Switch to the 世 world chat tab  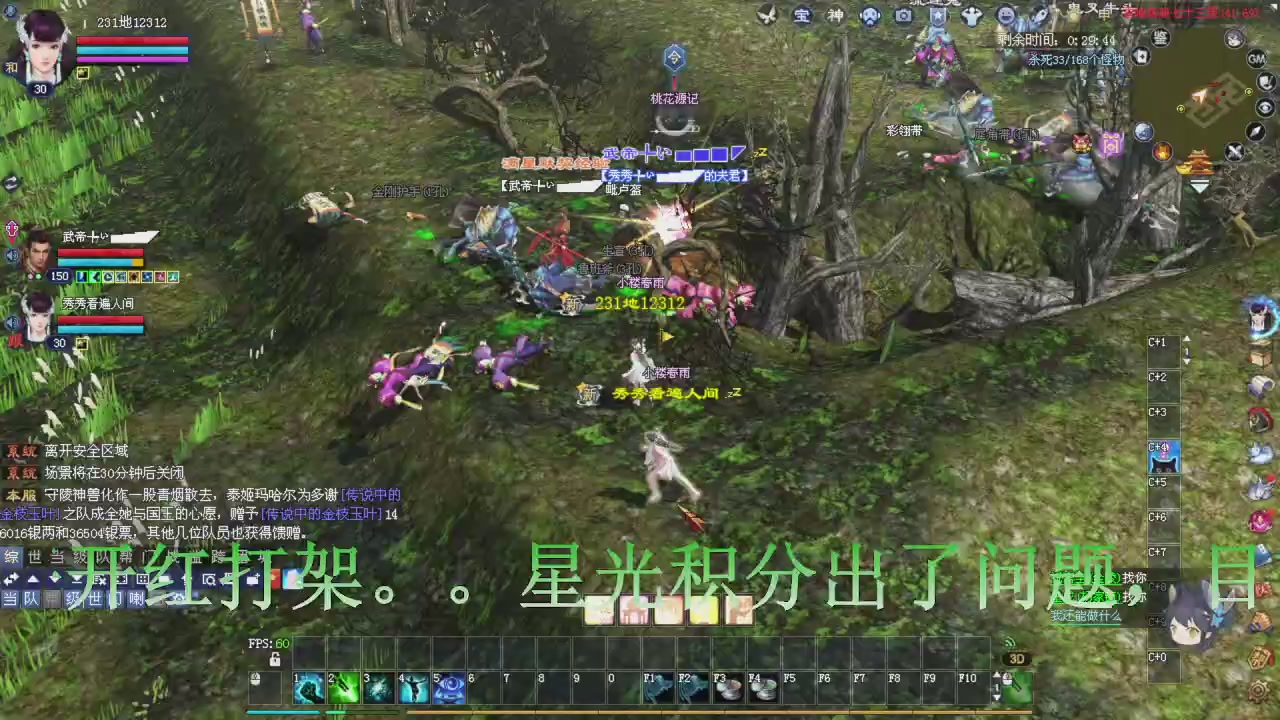click(x=34, y=557)
